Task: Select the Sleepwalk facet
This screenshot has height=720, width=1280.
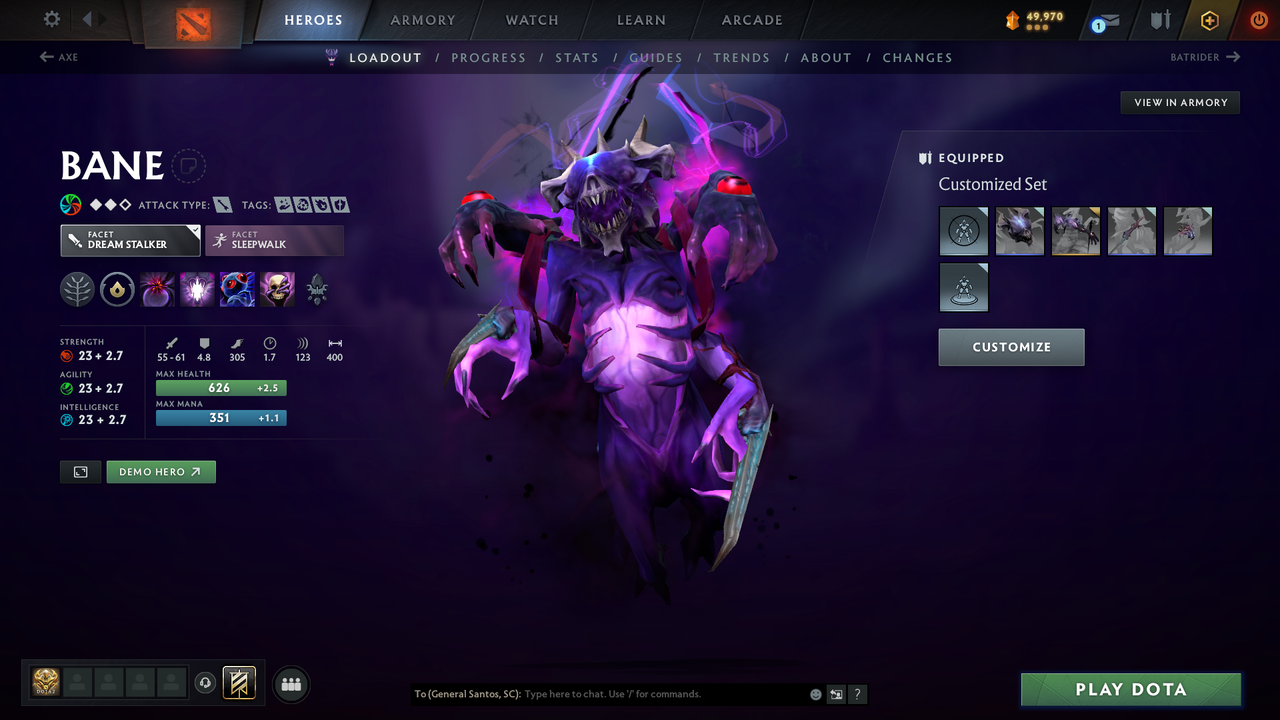Action: point(274,240)
